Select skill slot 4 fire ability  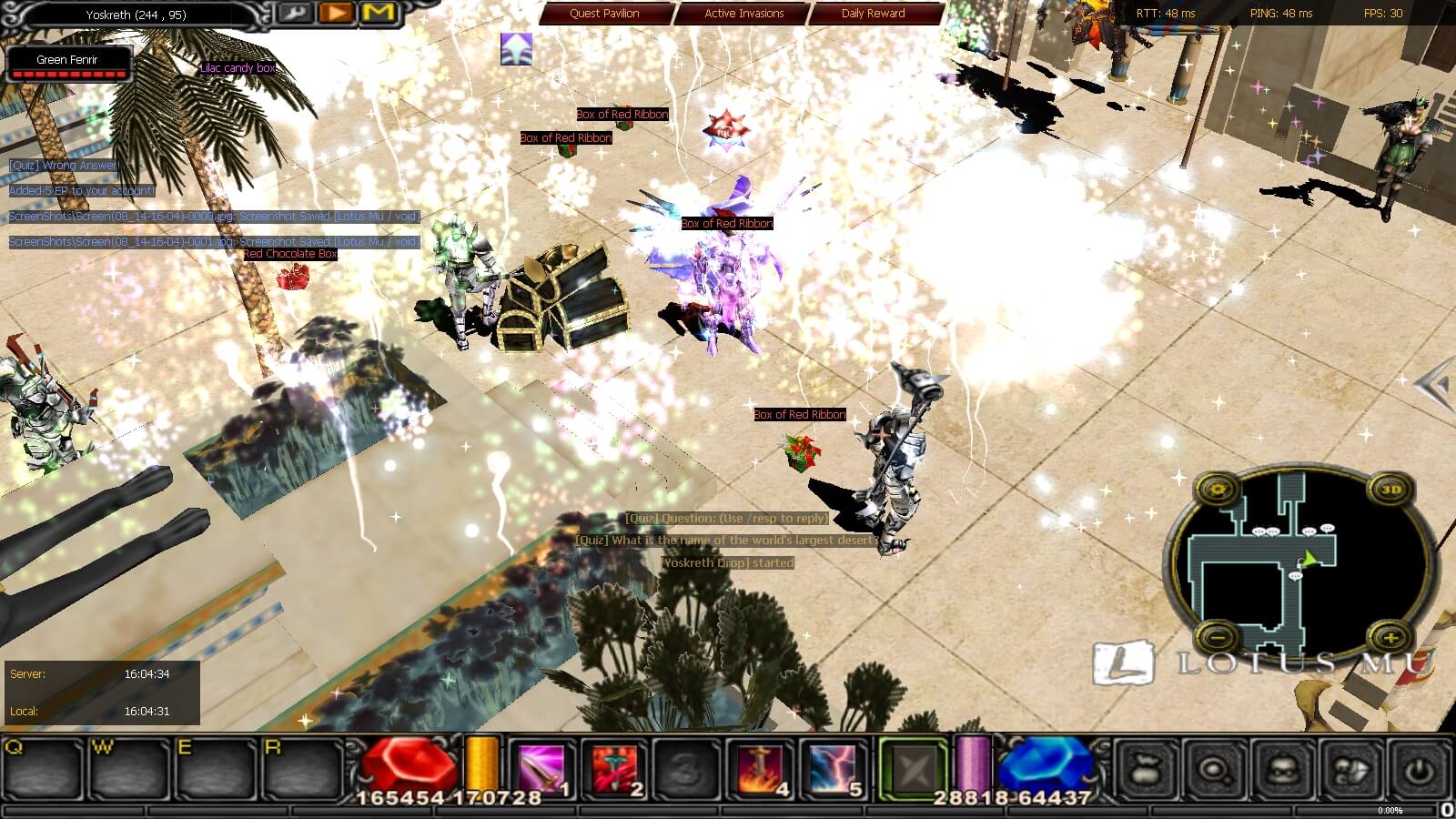[x=761, y=770]
